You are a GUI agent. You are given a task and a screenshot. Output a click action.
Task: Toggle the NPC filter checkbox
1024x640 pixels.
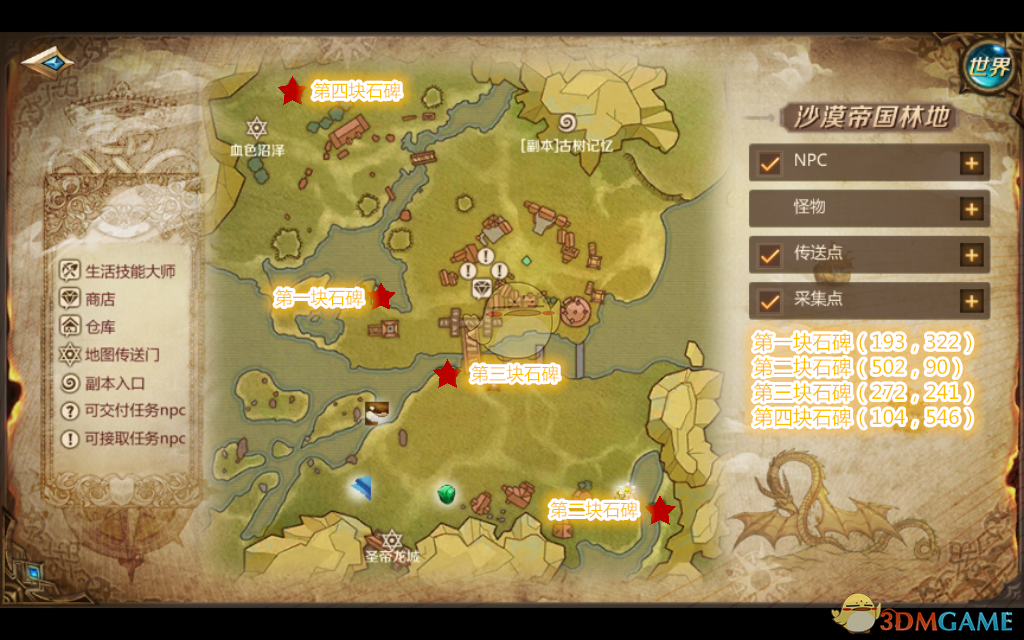(x=769, y=162)
